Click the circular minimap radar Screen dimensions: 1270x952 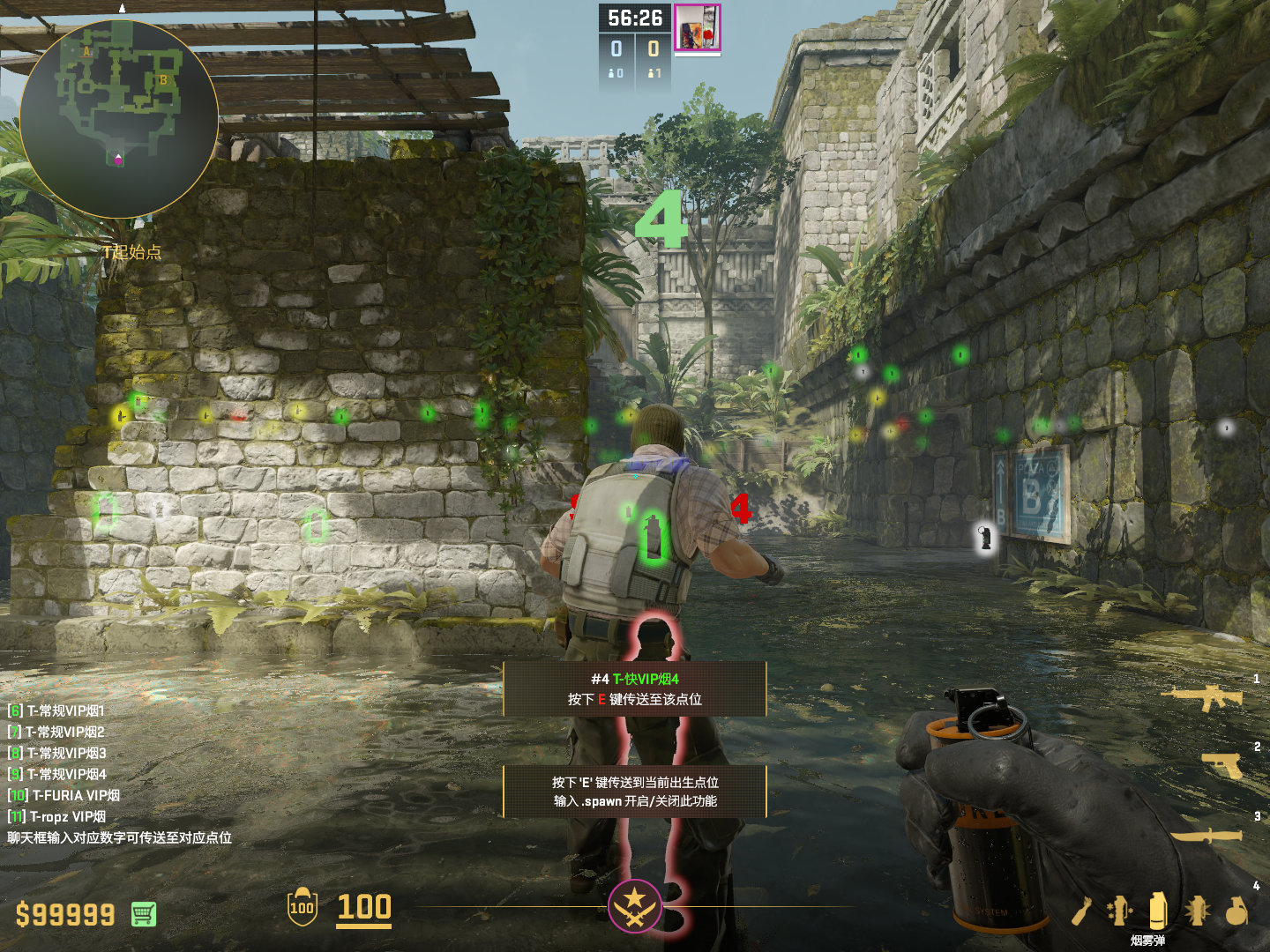coord(119,119)
